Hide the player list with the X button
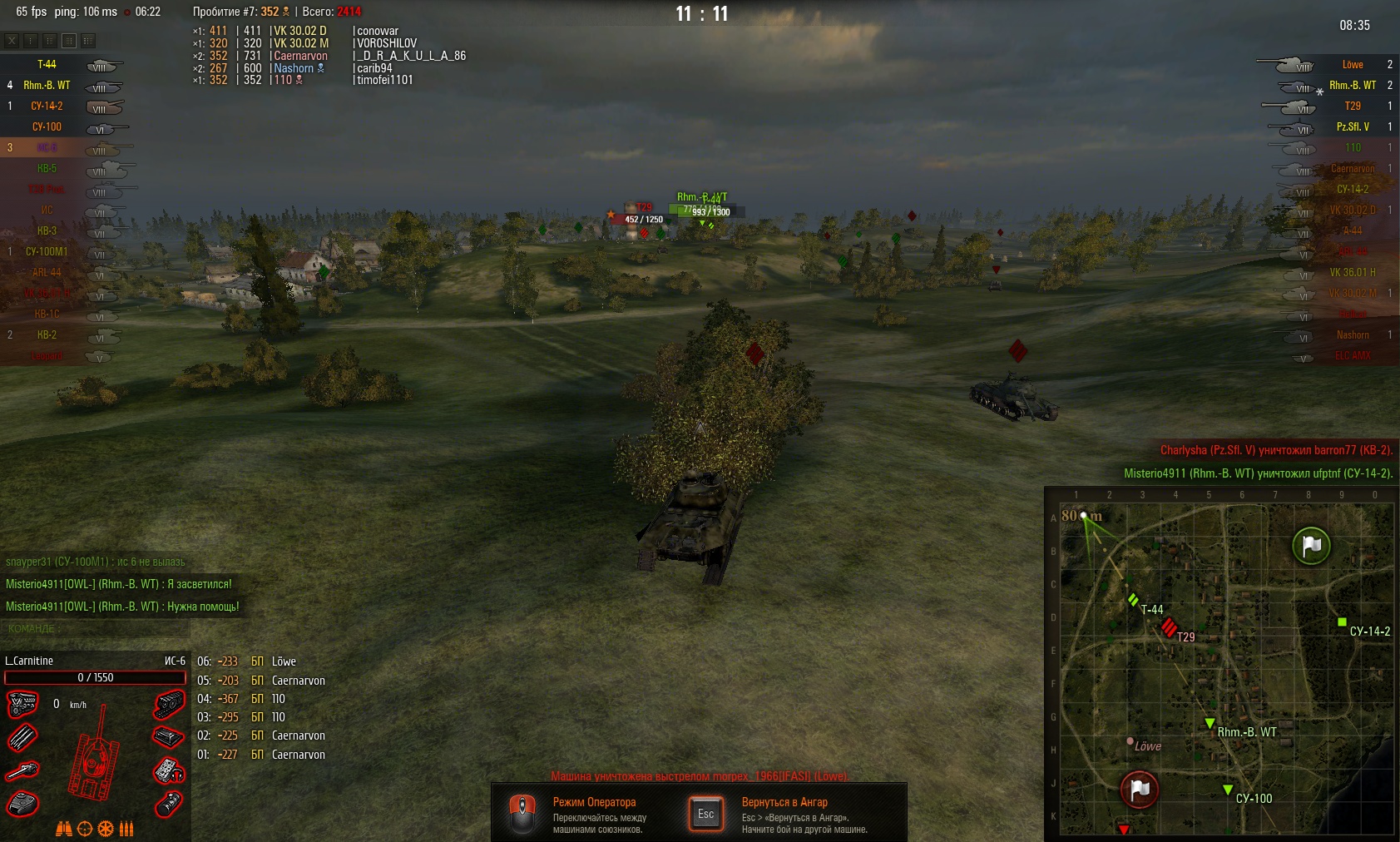1400x842 pixels. click(12, 40)
